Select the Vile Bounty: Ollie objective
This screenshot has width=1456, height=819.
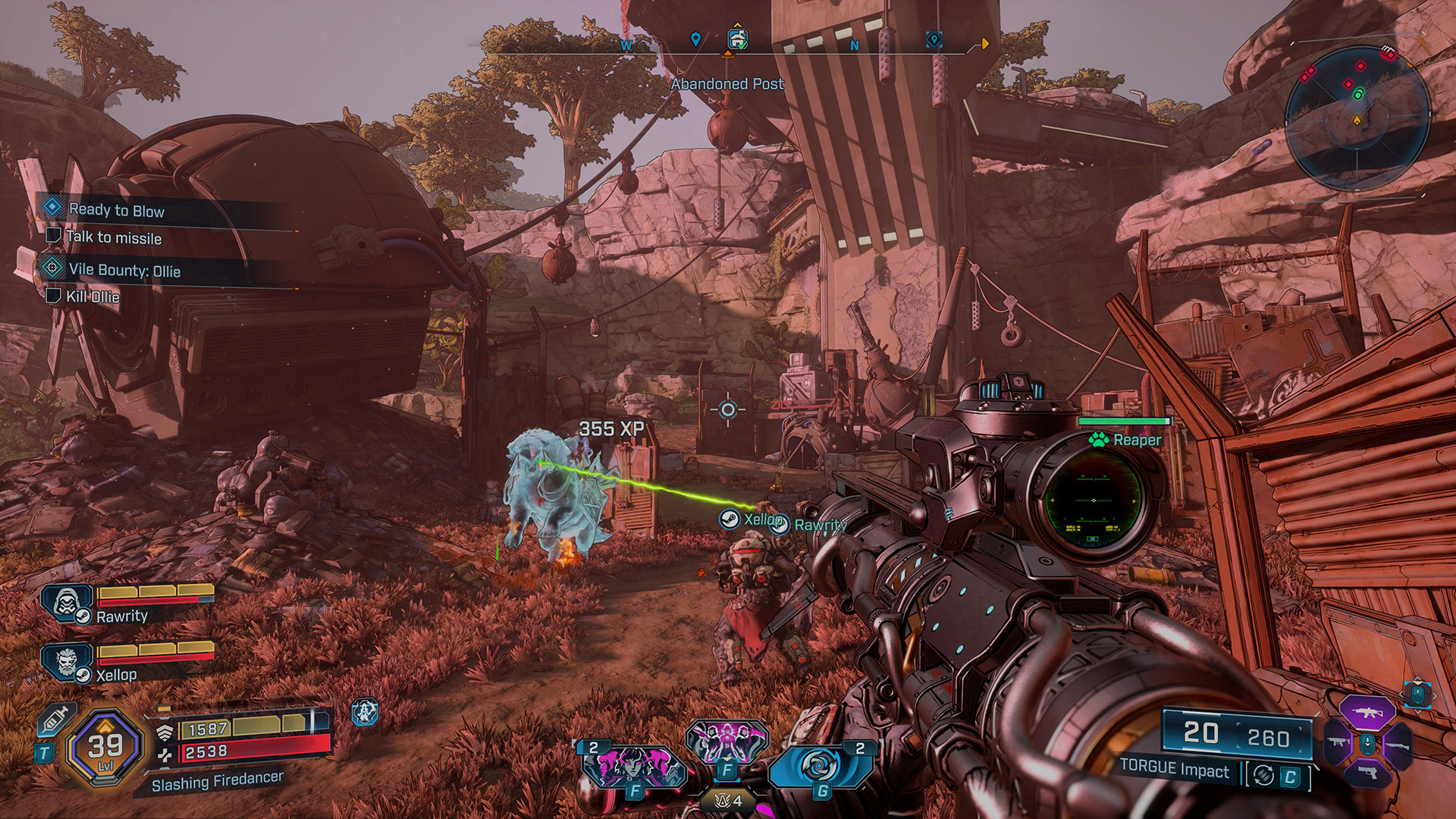(124, 270)
